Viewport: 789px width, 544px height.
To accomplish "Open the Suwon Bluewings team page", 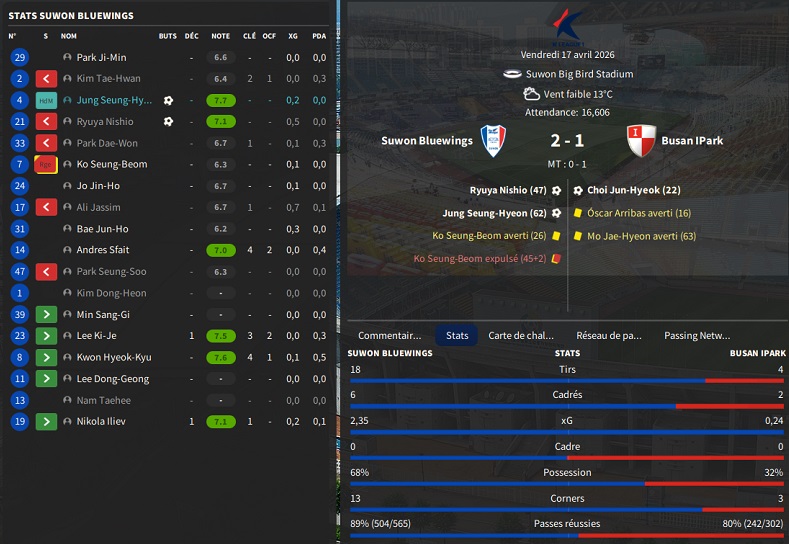I will 427,141.
